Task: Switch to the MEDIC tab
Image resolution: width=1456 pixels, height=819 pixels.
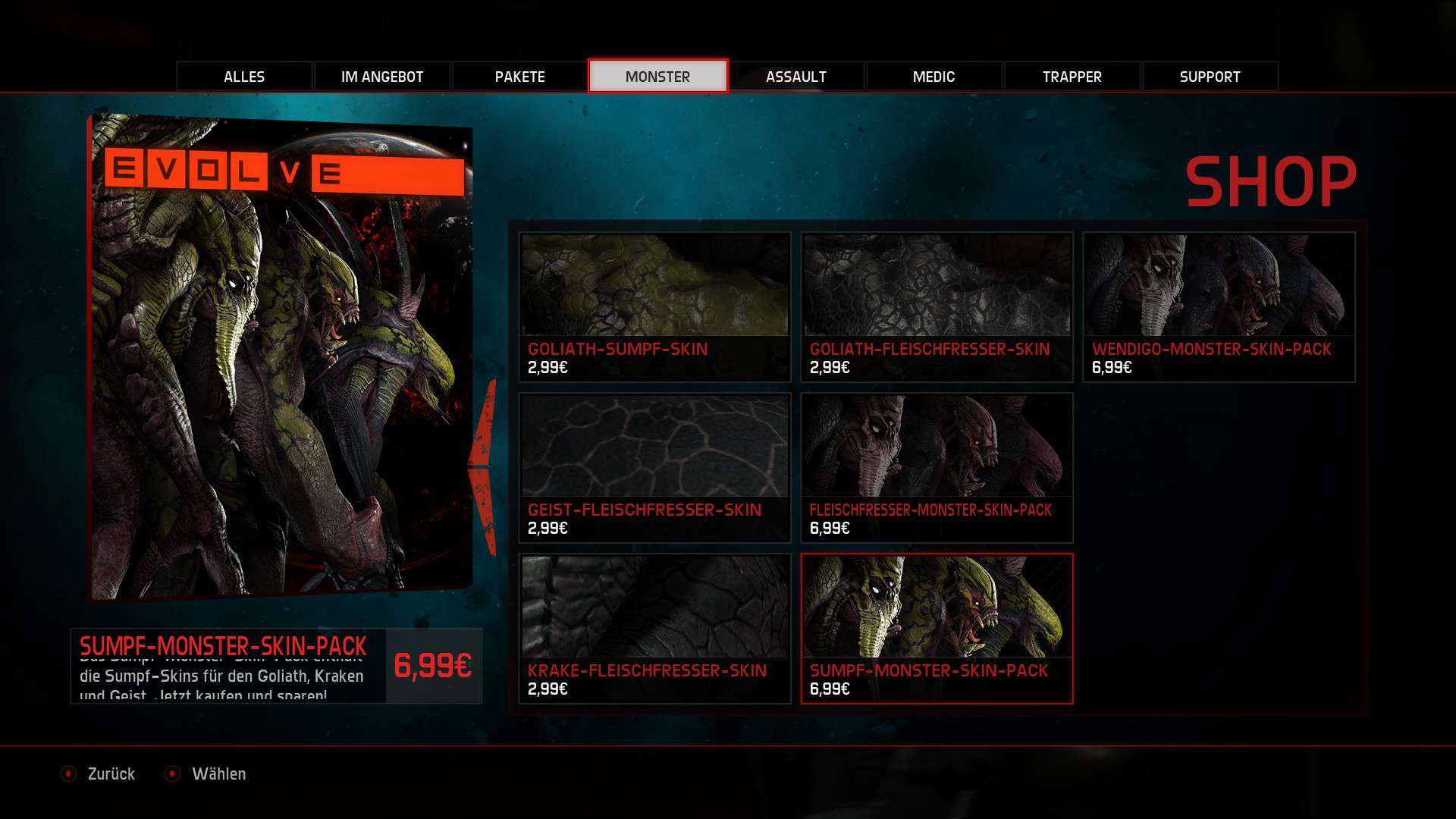Action: pos(934,77)
